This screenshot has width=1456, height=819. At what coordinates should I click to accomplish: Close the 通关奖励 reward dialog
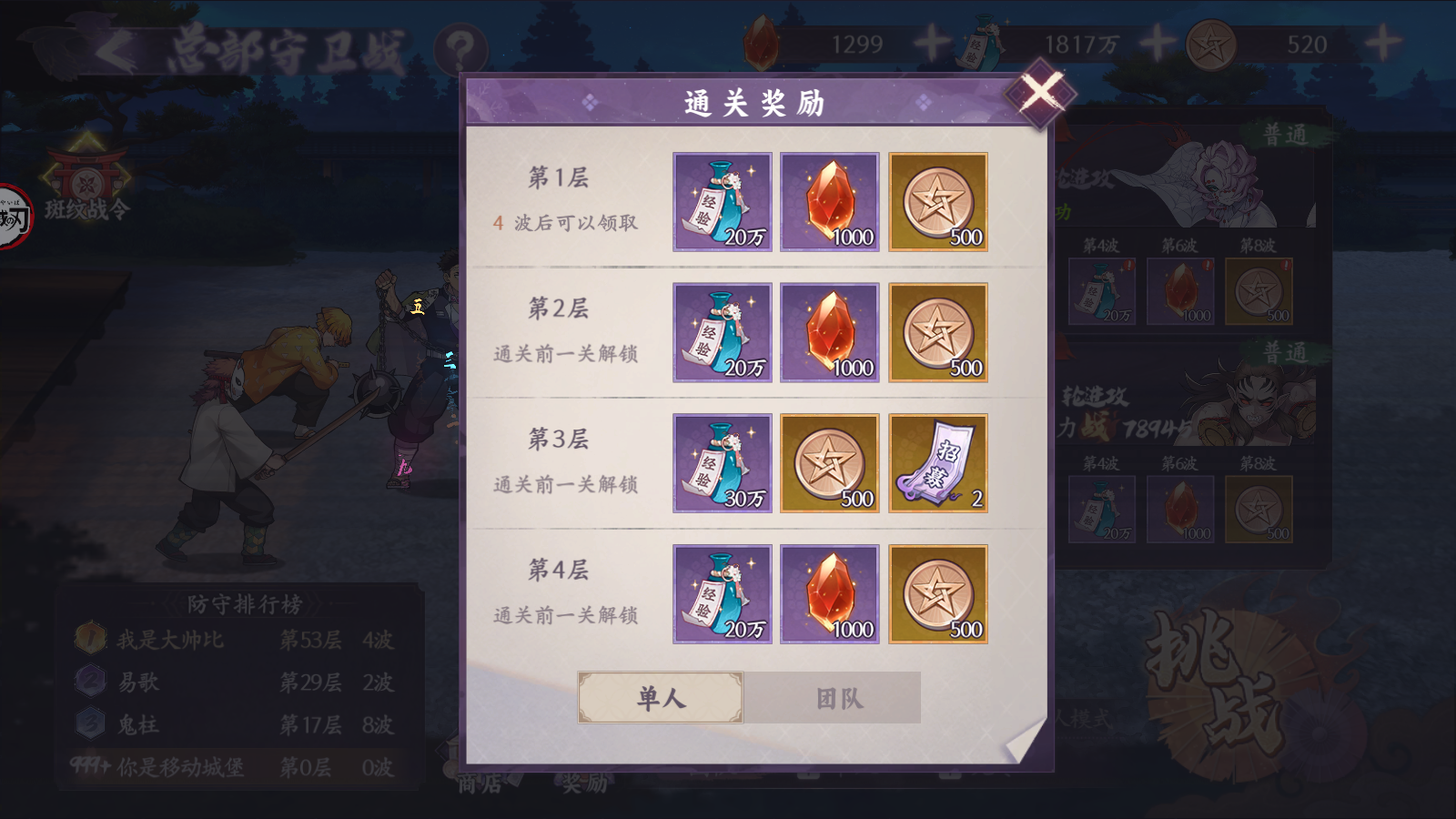click(x=1040, y=91)
